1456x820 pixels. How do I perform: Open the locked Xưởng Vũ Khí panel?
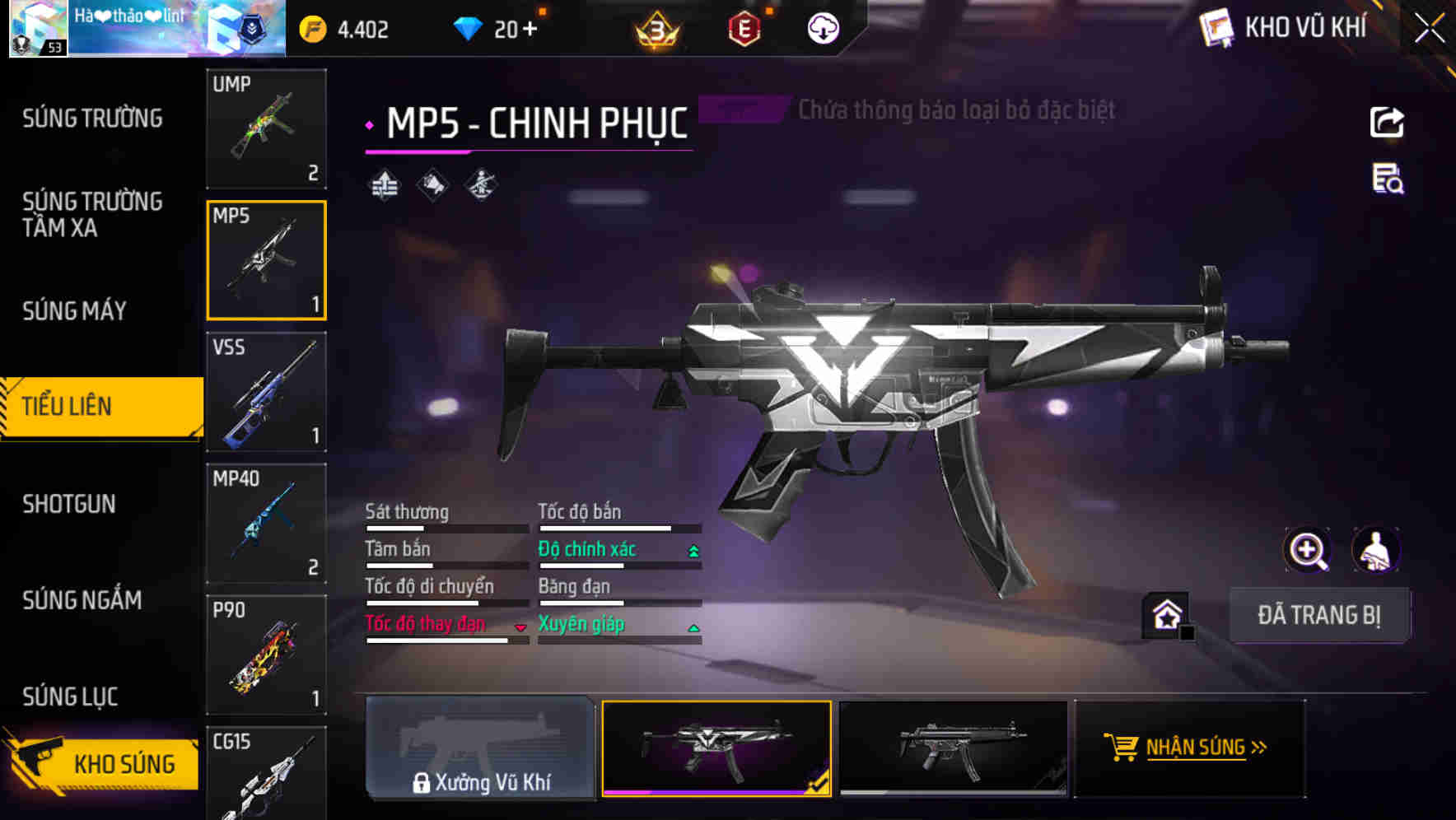pos(480,748)
